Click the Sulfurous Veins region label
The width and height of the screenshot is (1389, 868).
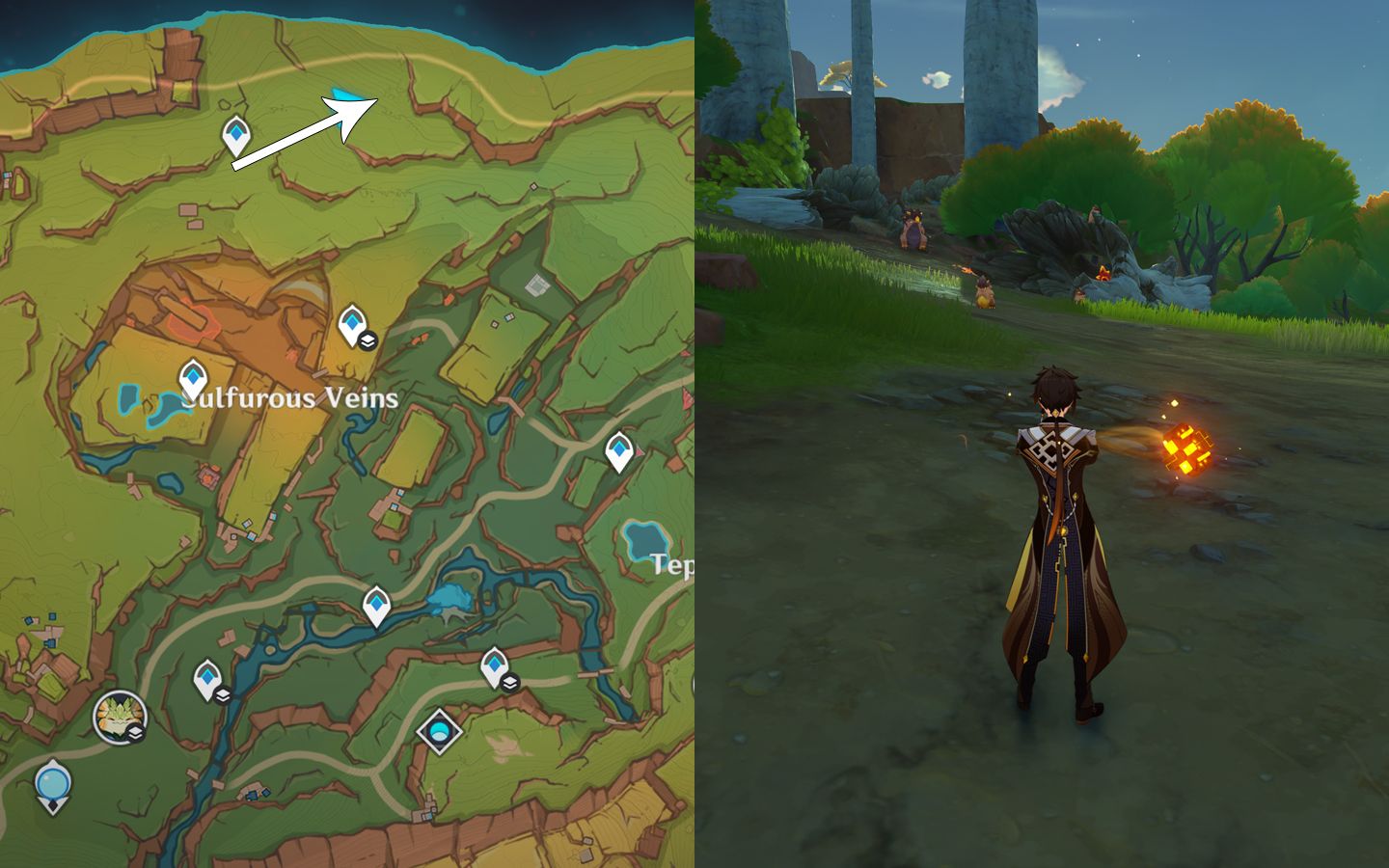pos(289,395)
